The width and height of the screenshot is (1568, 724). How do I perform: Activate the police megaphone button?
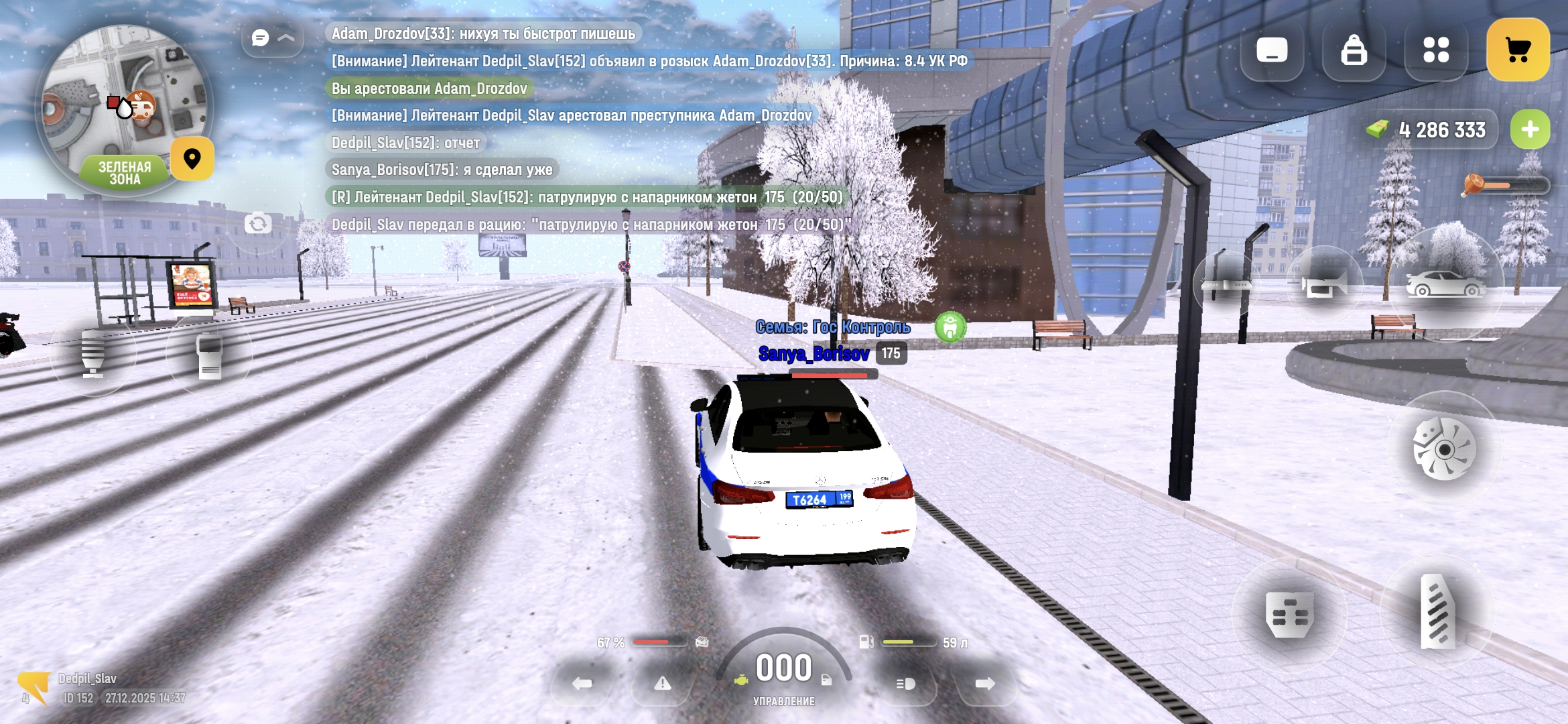[x=93, y=353]
